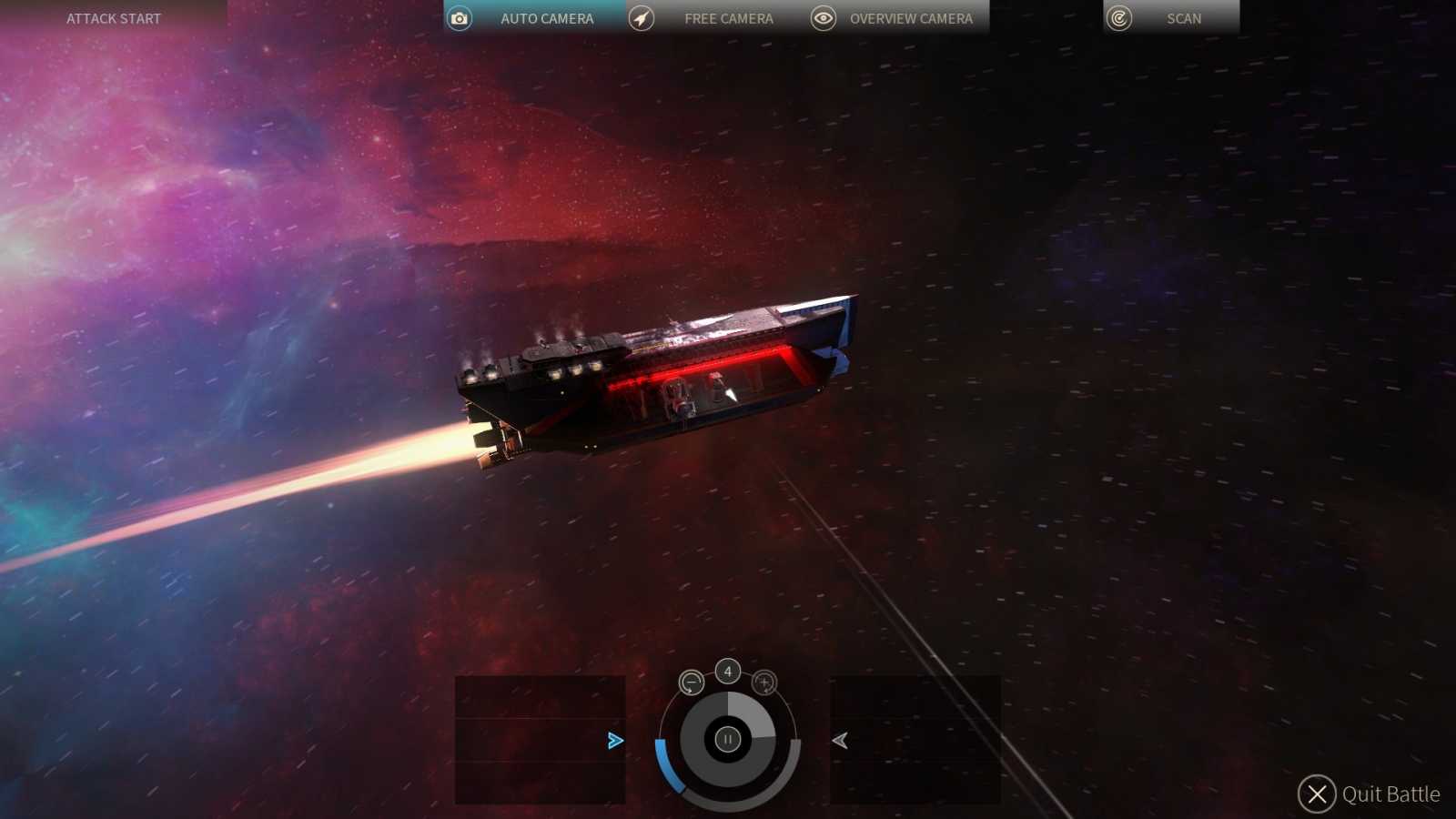The image size is (1456, 819).
Task: Expand the left fleet panel via blue chevron
Action: tap(615, 741)
